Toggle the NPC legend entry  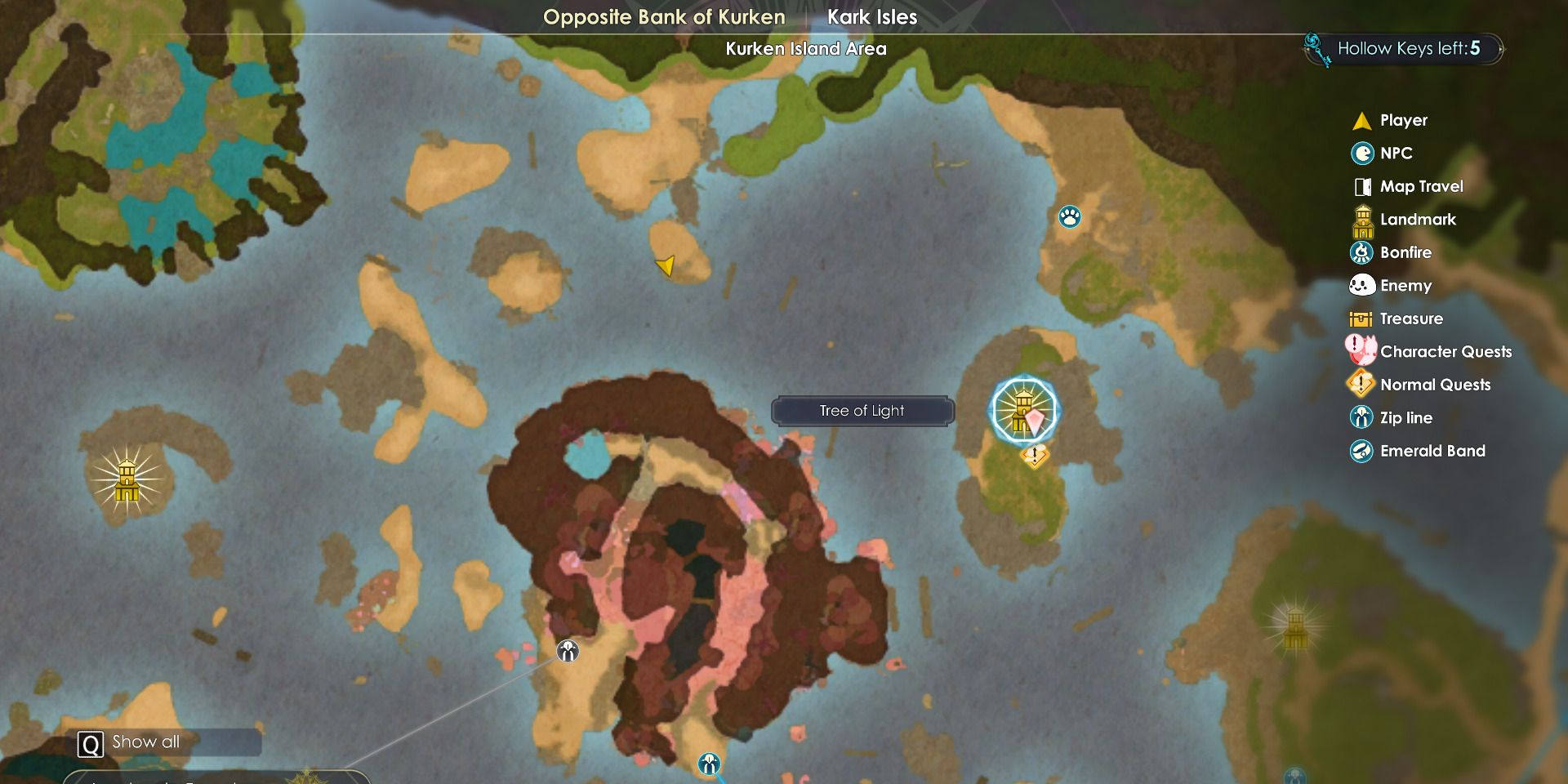pyautogui.click(x=1396, y=154)
